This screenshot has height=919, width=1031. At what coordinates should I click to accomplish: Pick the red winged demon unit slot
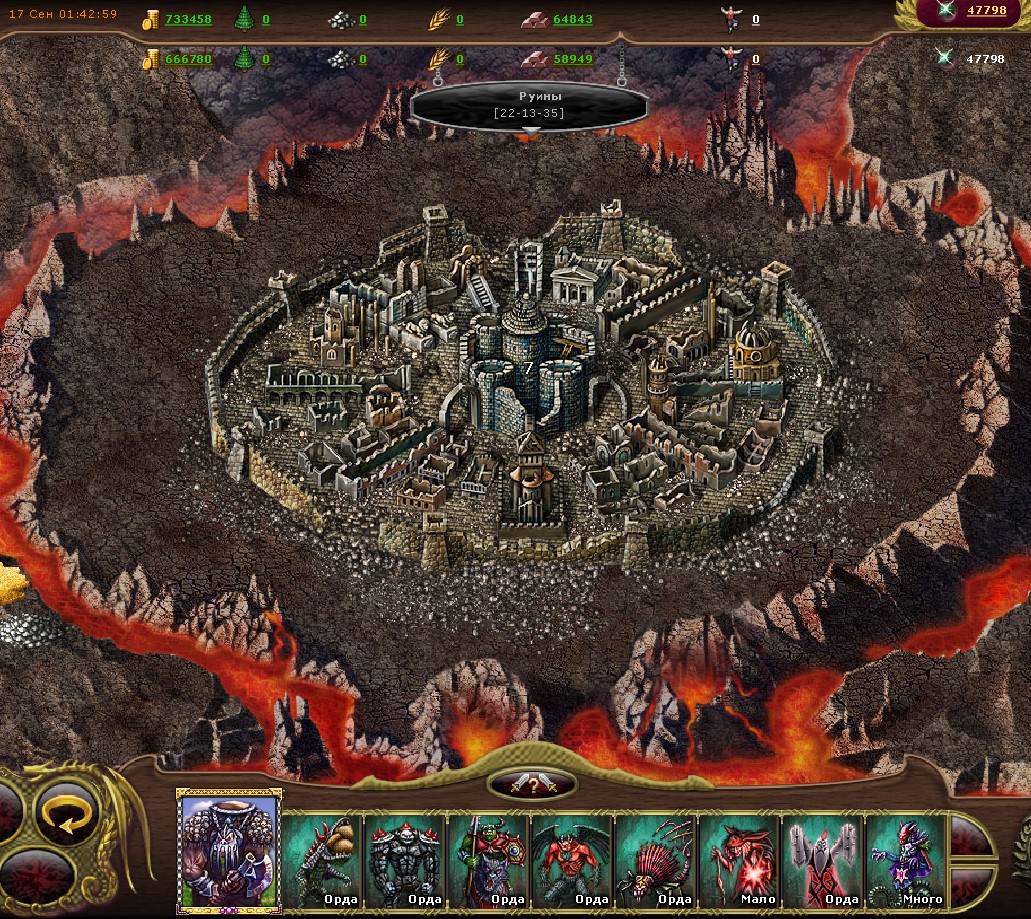pyautogui.click(x=573, y=860)
